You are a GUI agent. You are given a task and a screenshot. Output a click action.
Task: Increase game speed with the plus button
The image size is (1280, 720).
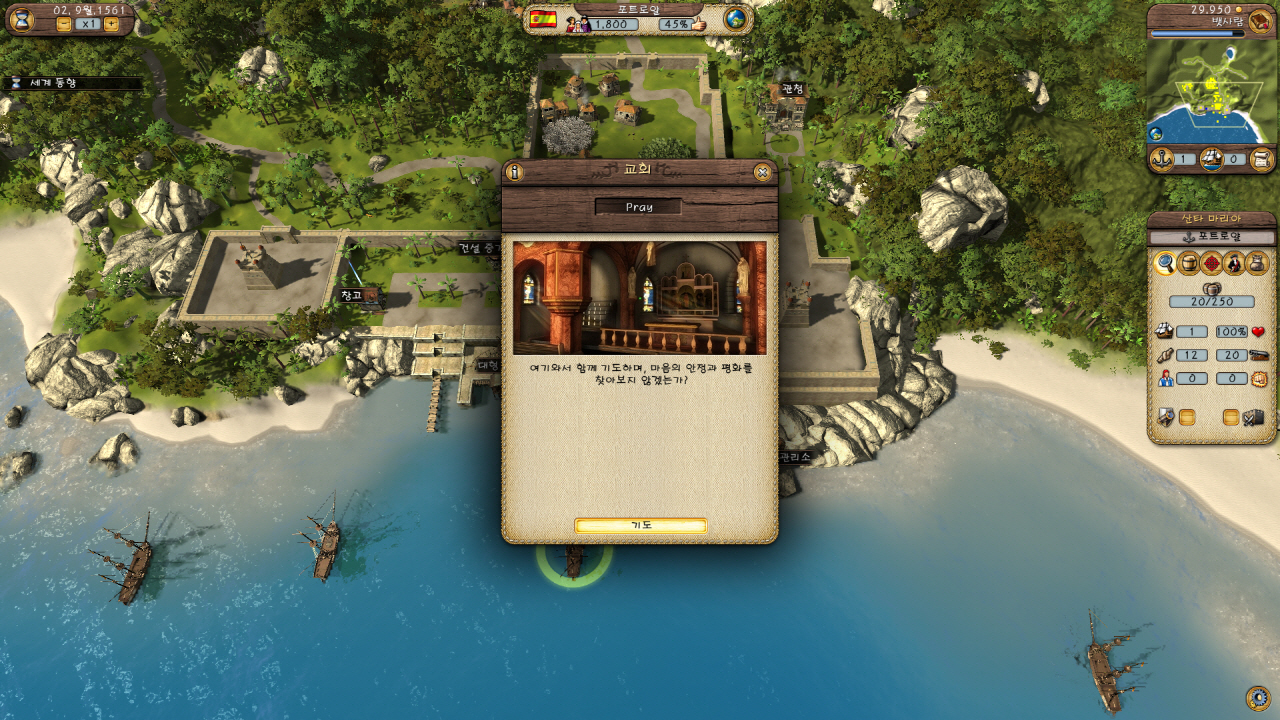point(111,23)
